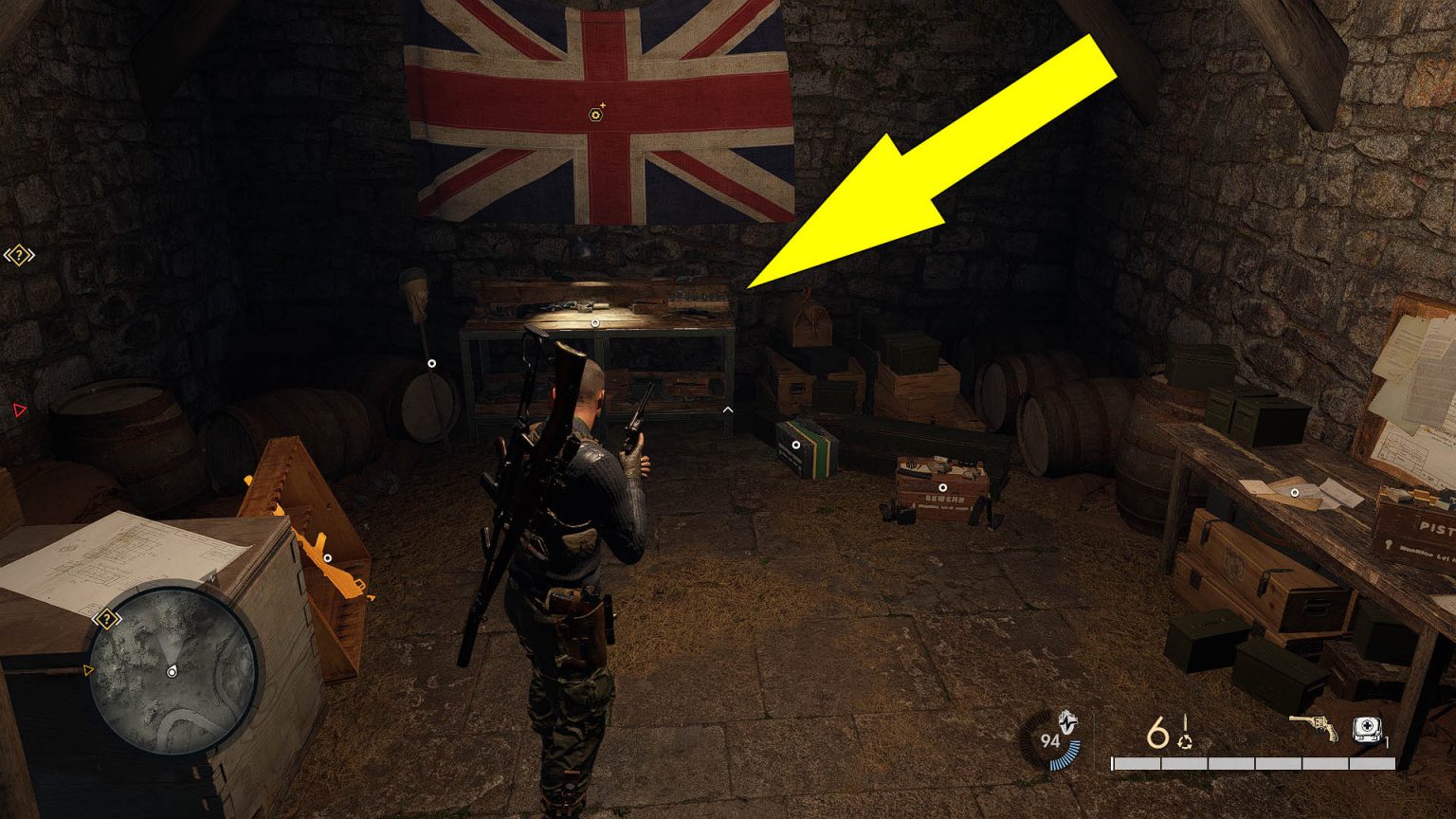Image resolution: width=1456 pixels, height=819 pixels.
Task: Click the heart-rate health icon
Action: (x=1068, y=723)
